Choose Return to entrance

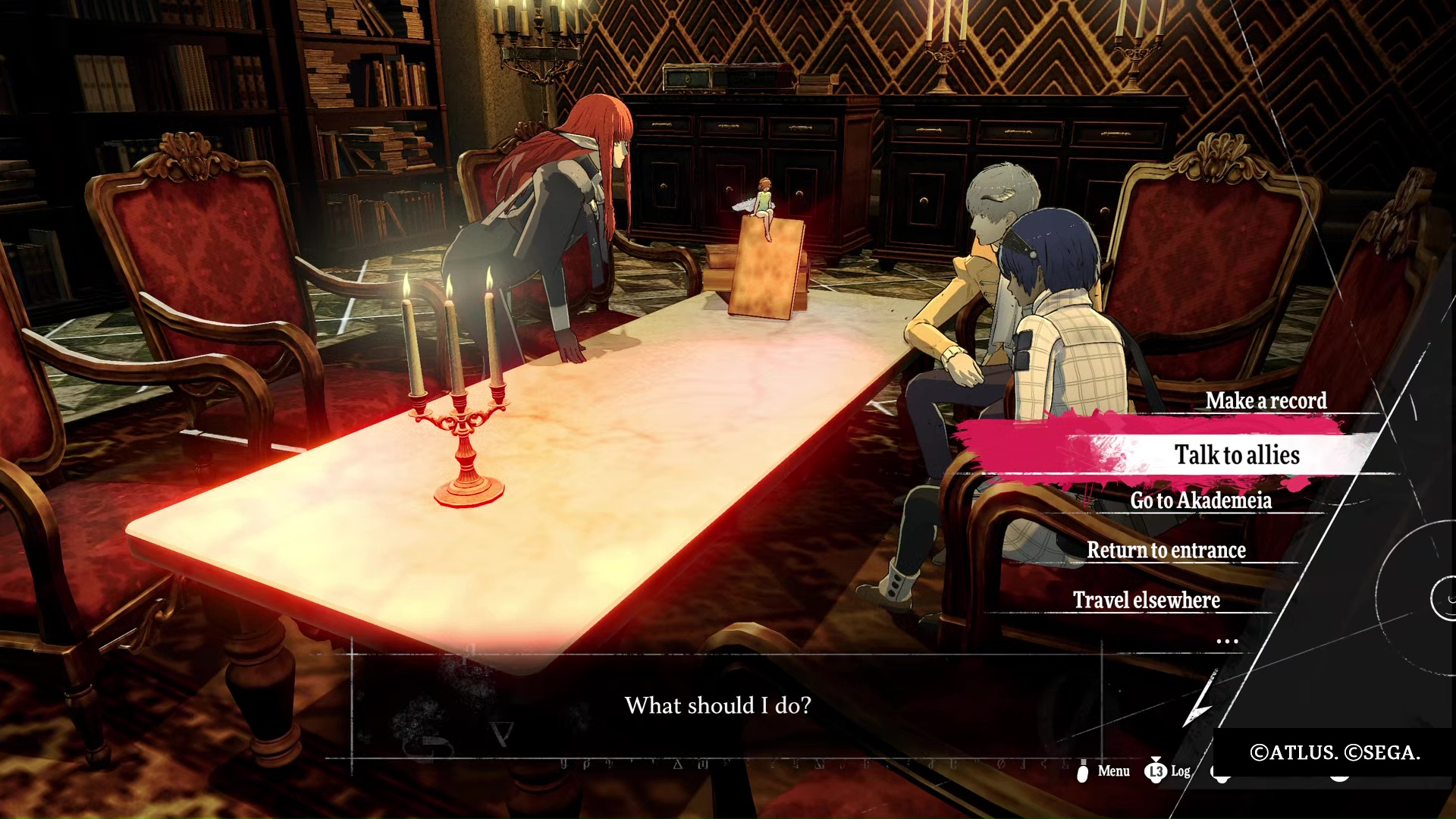click(1166, 550)
